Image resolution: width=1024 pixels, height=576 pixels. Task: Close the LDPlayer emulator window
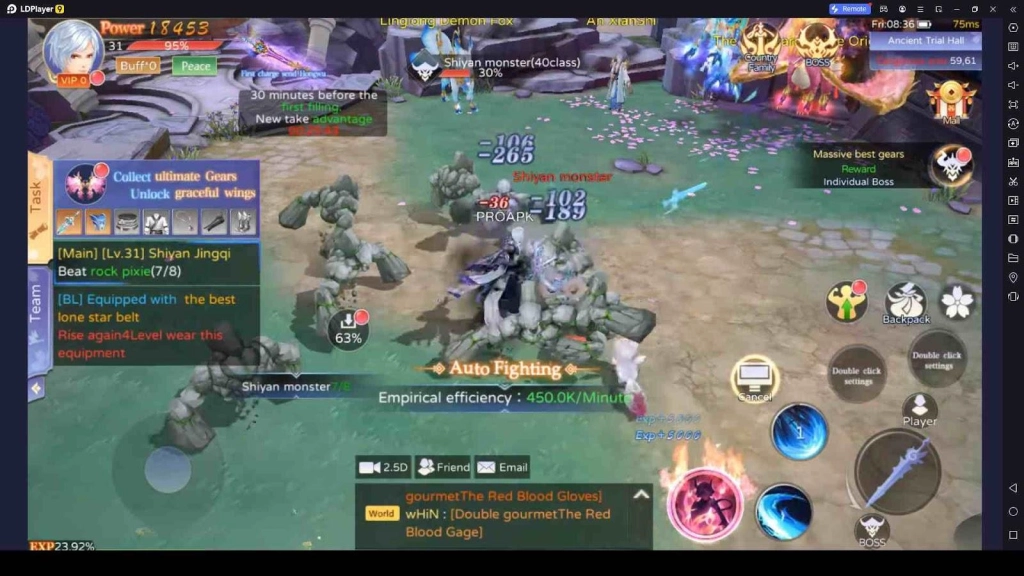point(994,9)
